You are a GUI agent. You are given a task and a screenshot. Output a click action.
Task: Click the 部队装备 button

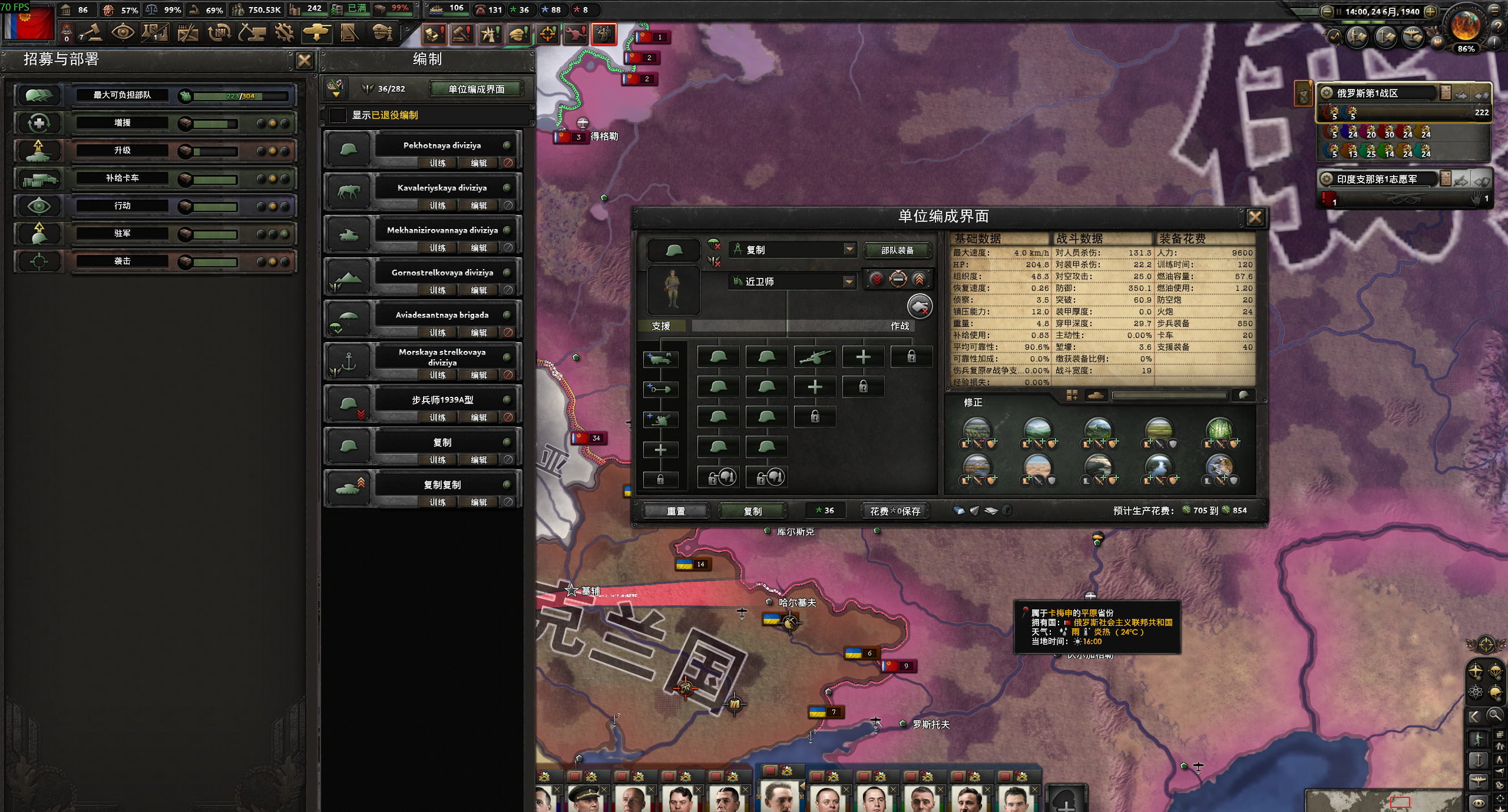[x=897, y=250]
